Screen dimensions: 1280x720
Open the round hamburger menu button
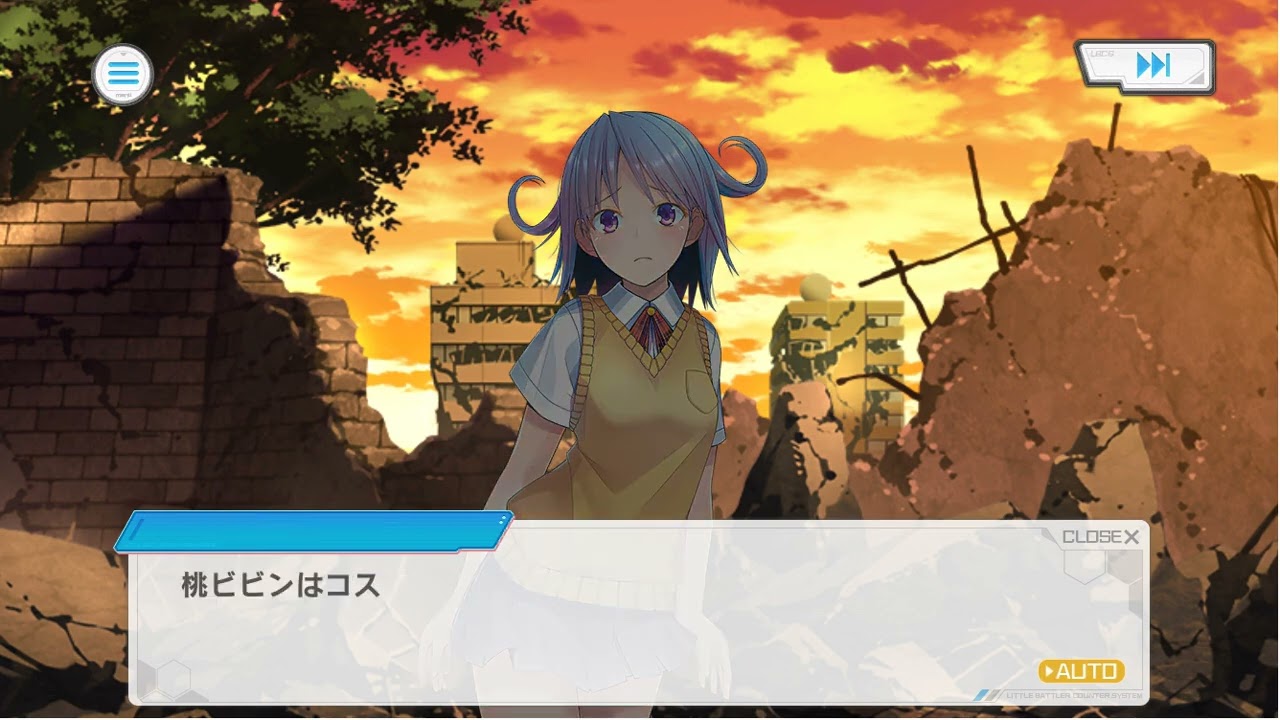pos(122,74)
